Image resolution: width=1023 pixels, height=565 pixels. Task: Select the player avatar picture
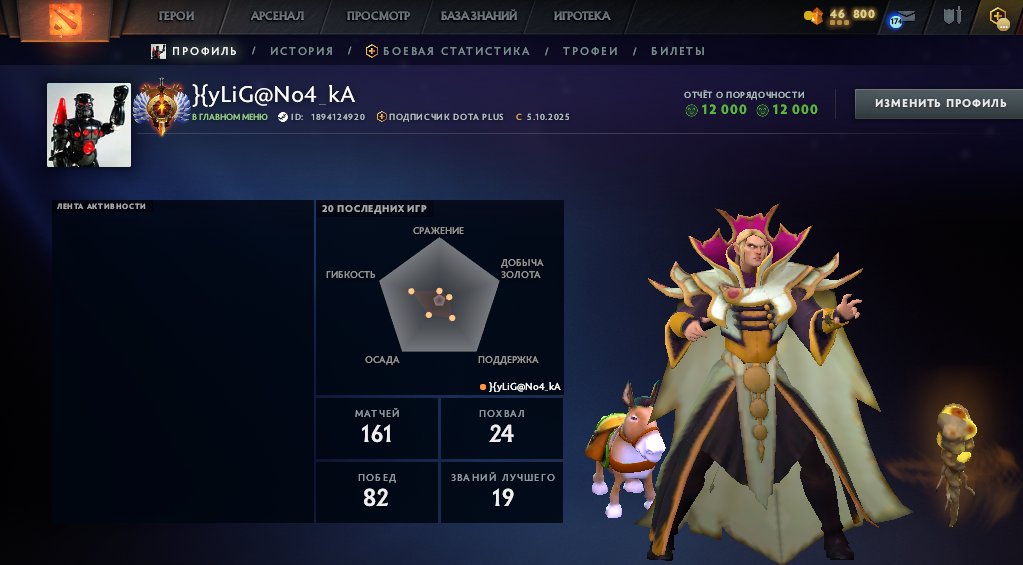tap(89, 125)
